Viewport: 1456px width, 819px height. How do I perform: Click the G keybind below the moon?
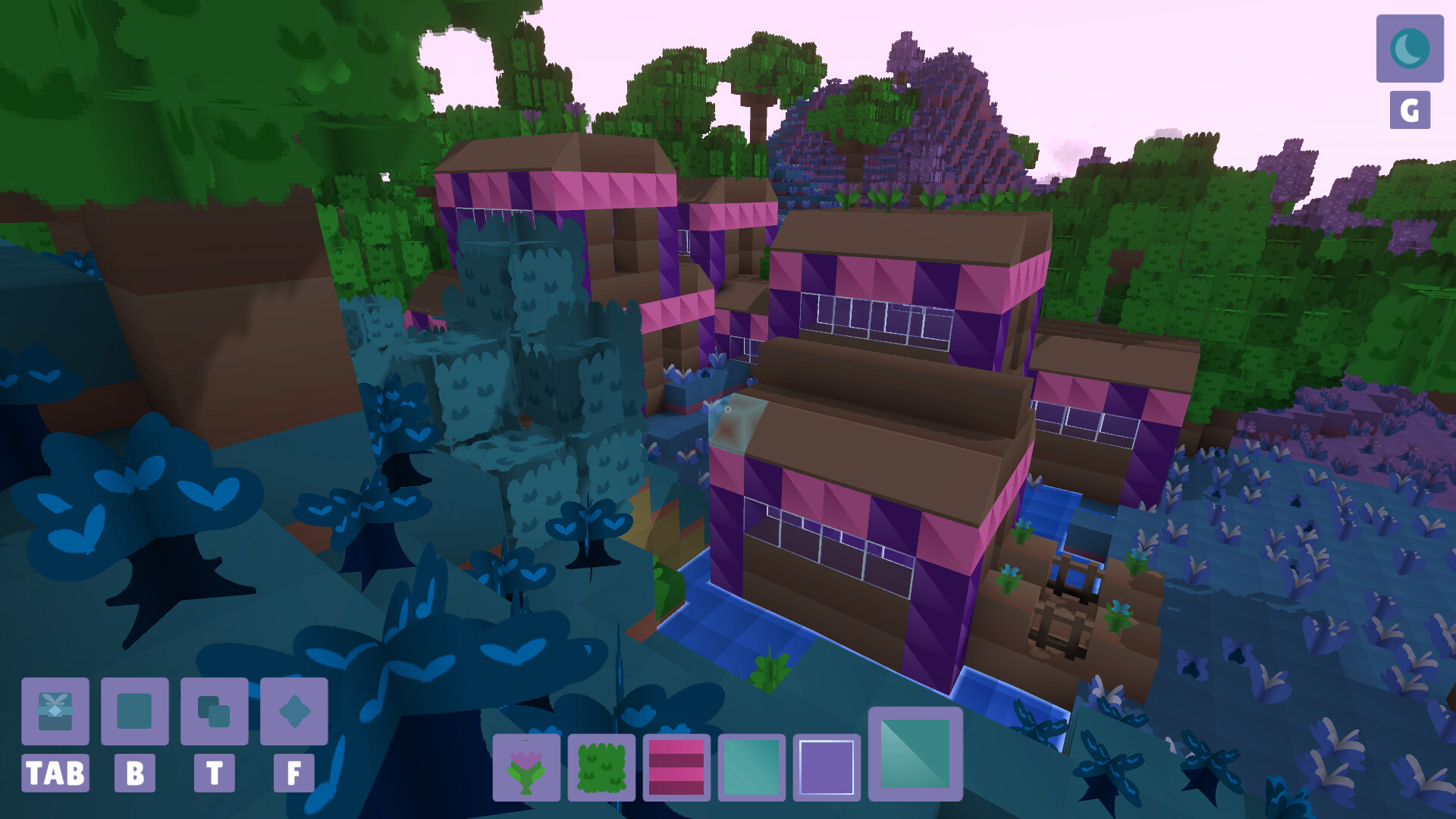pos(1409,108)
